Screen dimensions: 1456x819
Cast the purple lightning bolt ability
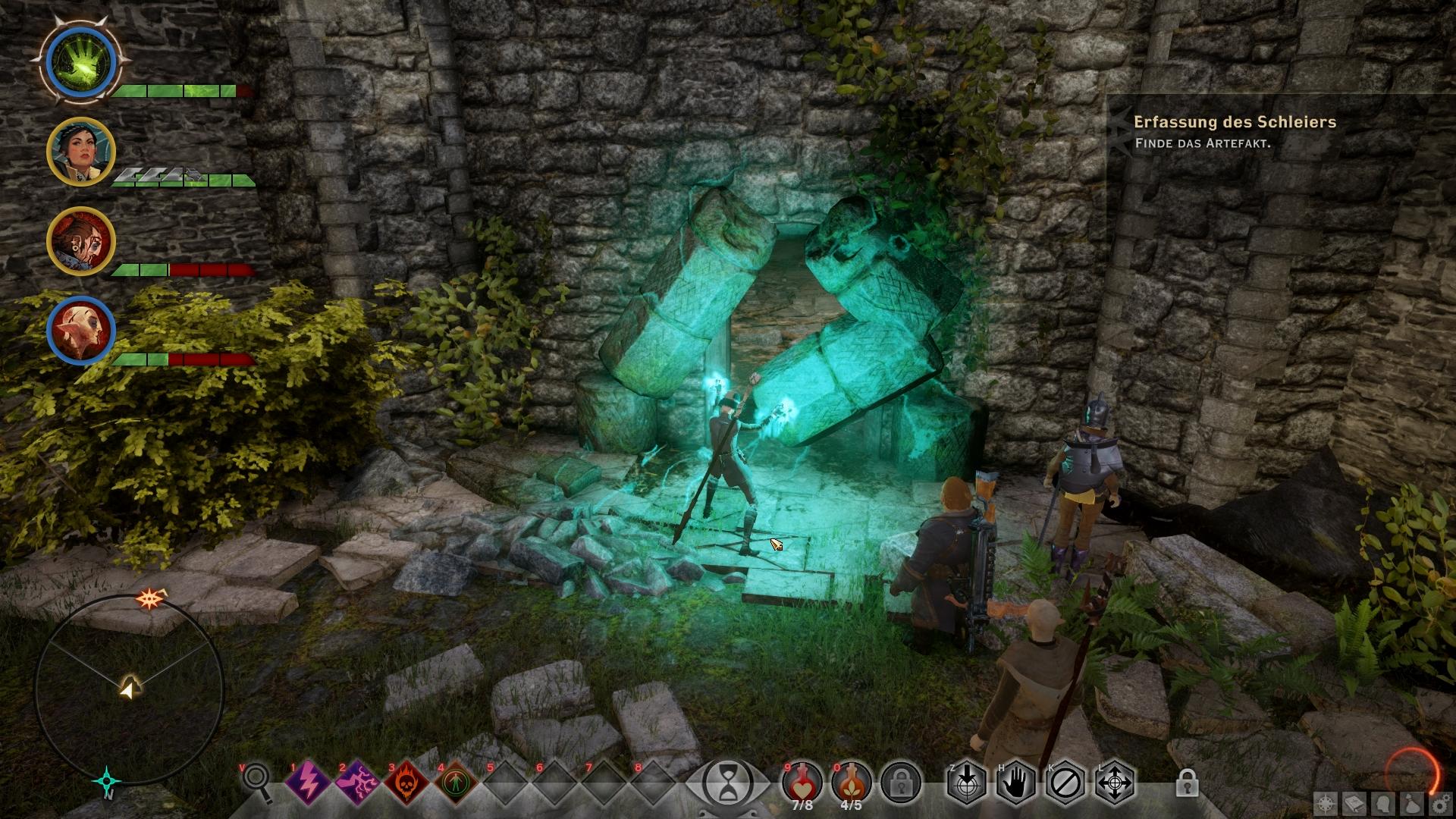[308, 781]
